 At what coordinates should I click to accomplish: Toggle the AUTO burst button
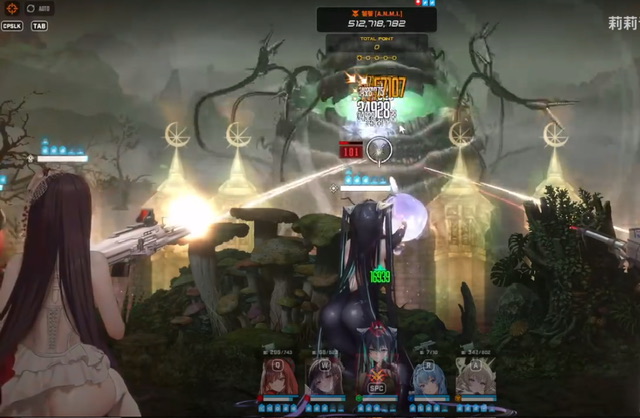tap(39, 8)
